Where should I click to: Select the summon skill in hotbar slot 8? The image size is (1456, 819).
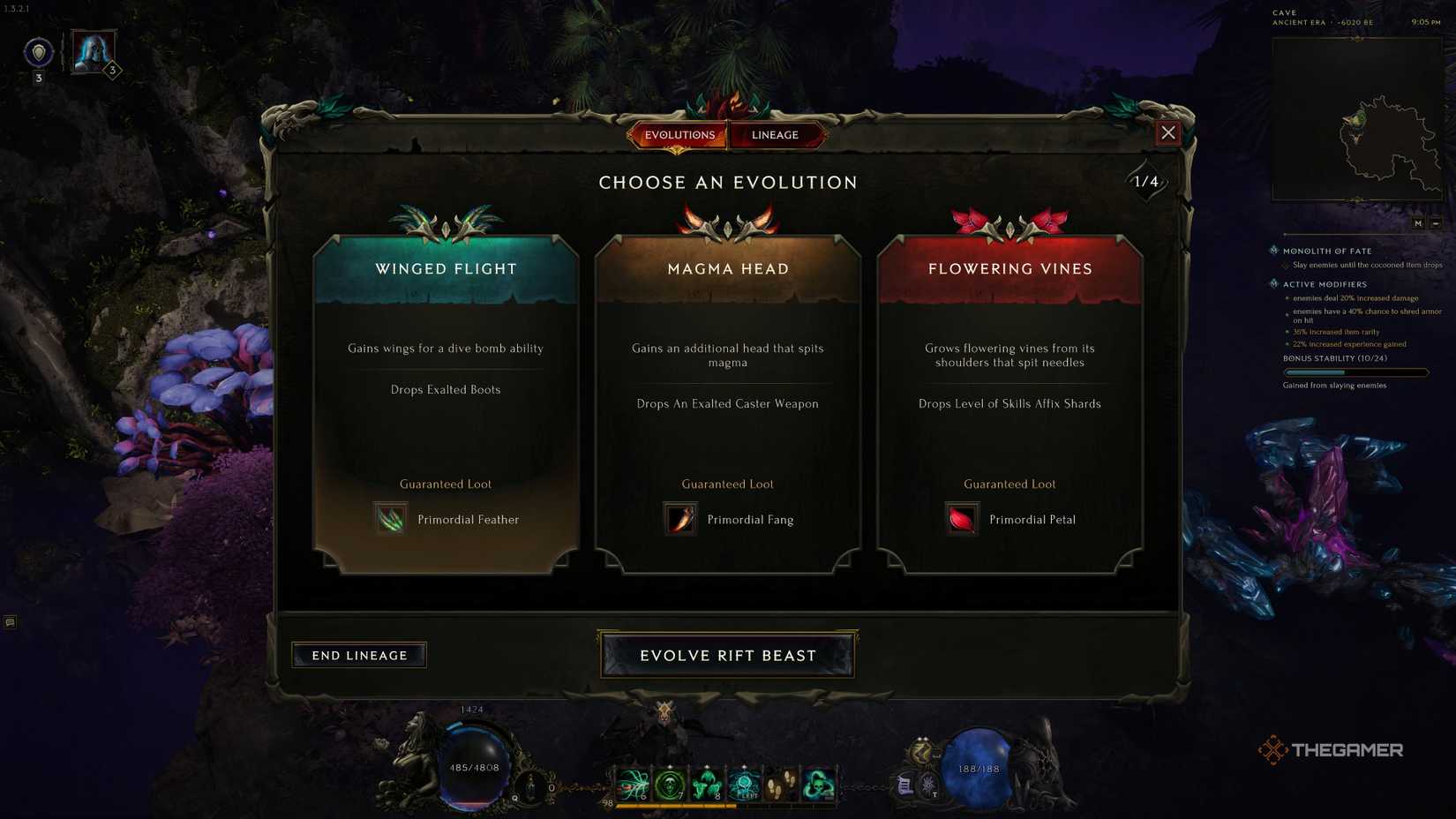(706, 782)
